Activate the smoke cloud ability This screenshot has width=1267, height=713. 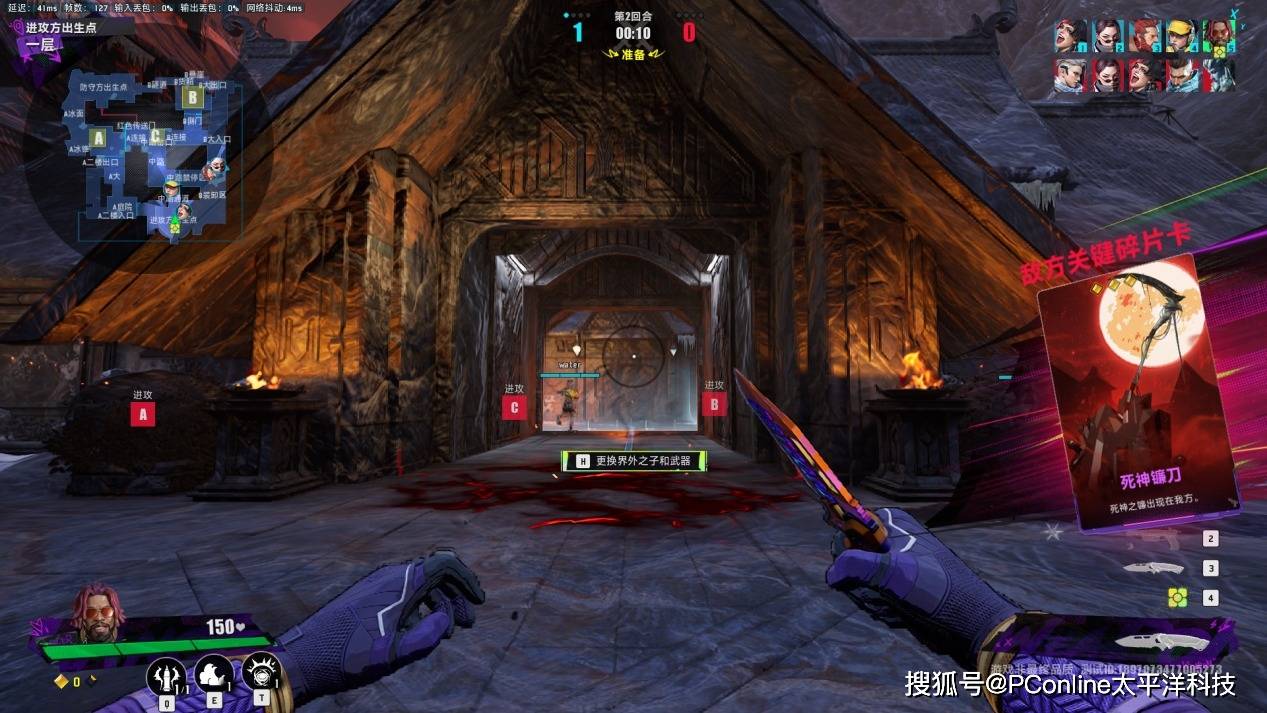pyautogui.click(x=213, y=674)
